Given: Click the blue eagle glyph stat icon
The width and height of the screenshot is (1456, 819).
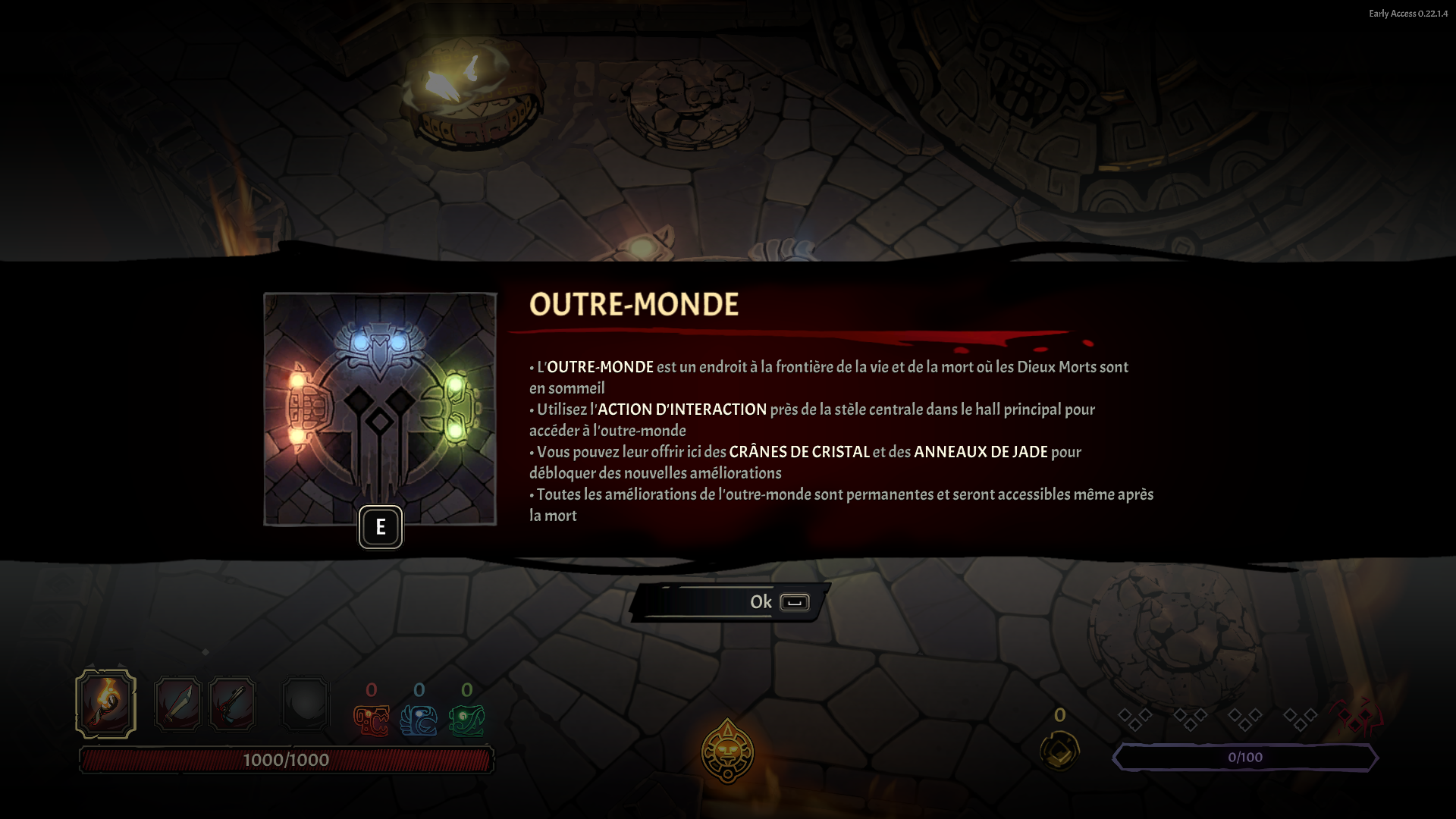Looking at the screenshot, I should (x=419, y=720).
